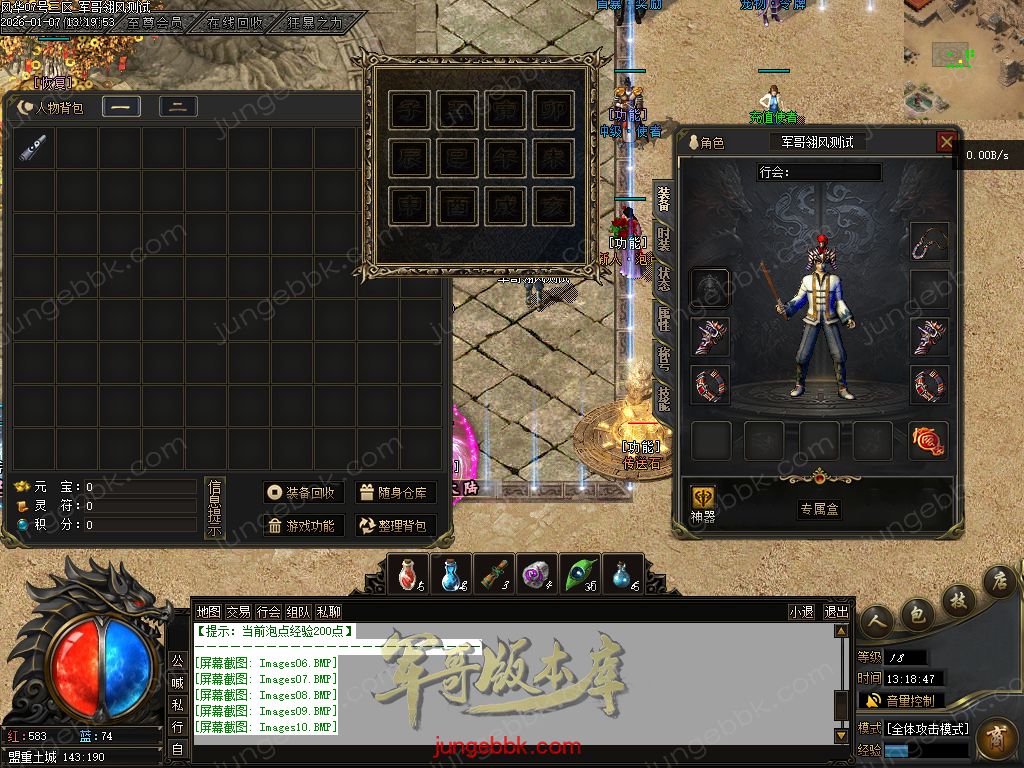Select the equipped necklace slot

[x=929, y=241]
